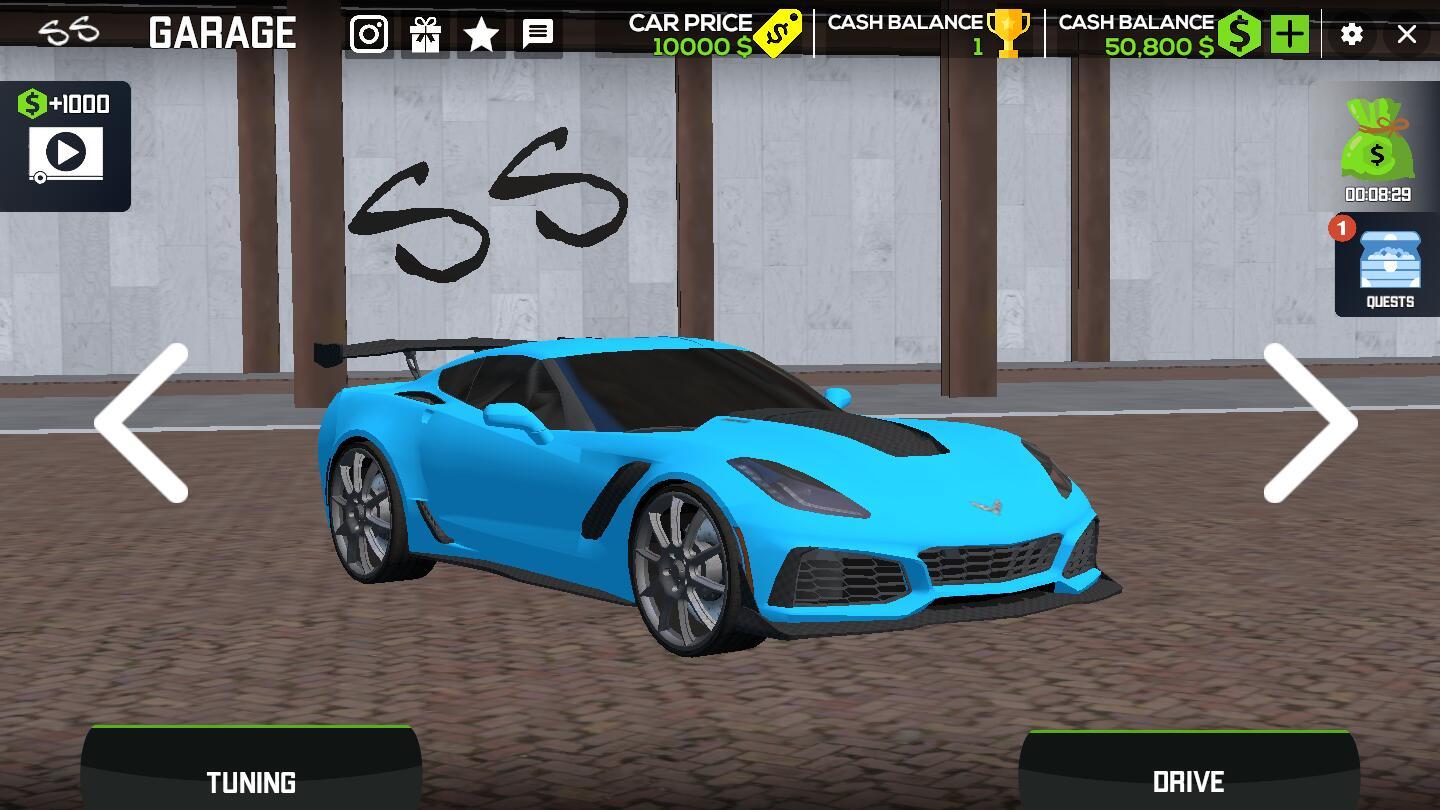Watch video ad for +1000 cash
This screenshot has height=810, width=1440.
click(x=66, y=146)
